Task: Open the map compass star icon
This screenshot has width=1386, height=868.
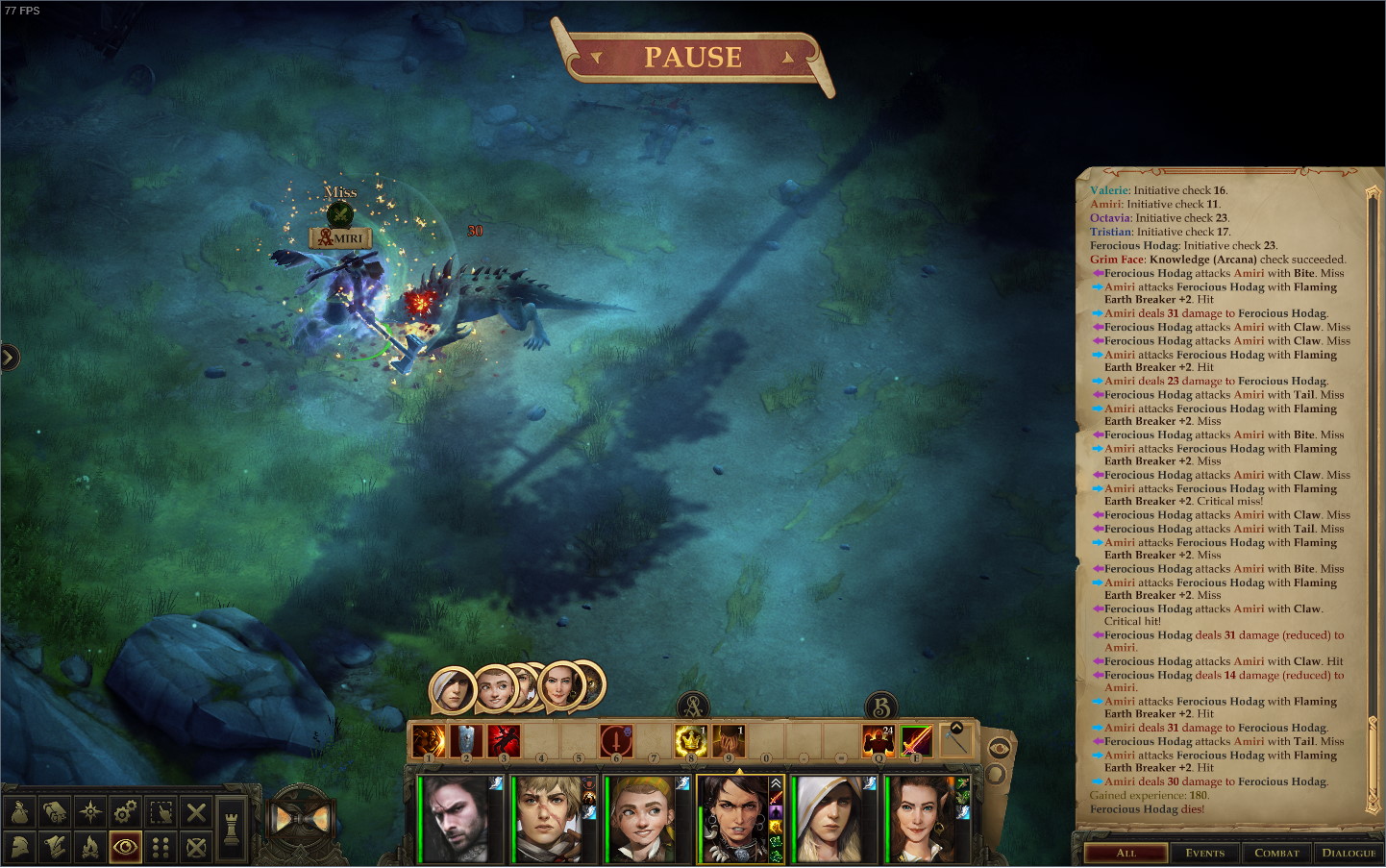Action: [90, 812]
